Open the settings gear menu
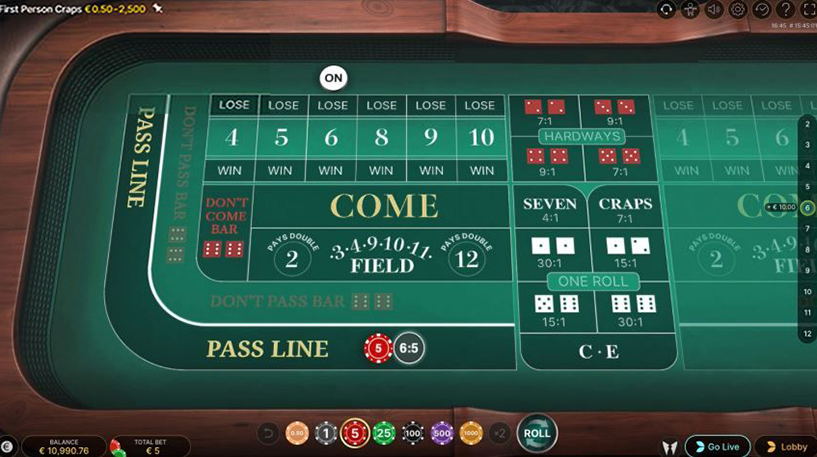The height and width of the screenshot is (457, 817). [x=738, y=9]
